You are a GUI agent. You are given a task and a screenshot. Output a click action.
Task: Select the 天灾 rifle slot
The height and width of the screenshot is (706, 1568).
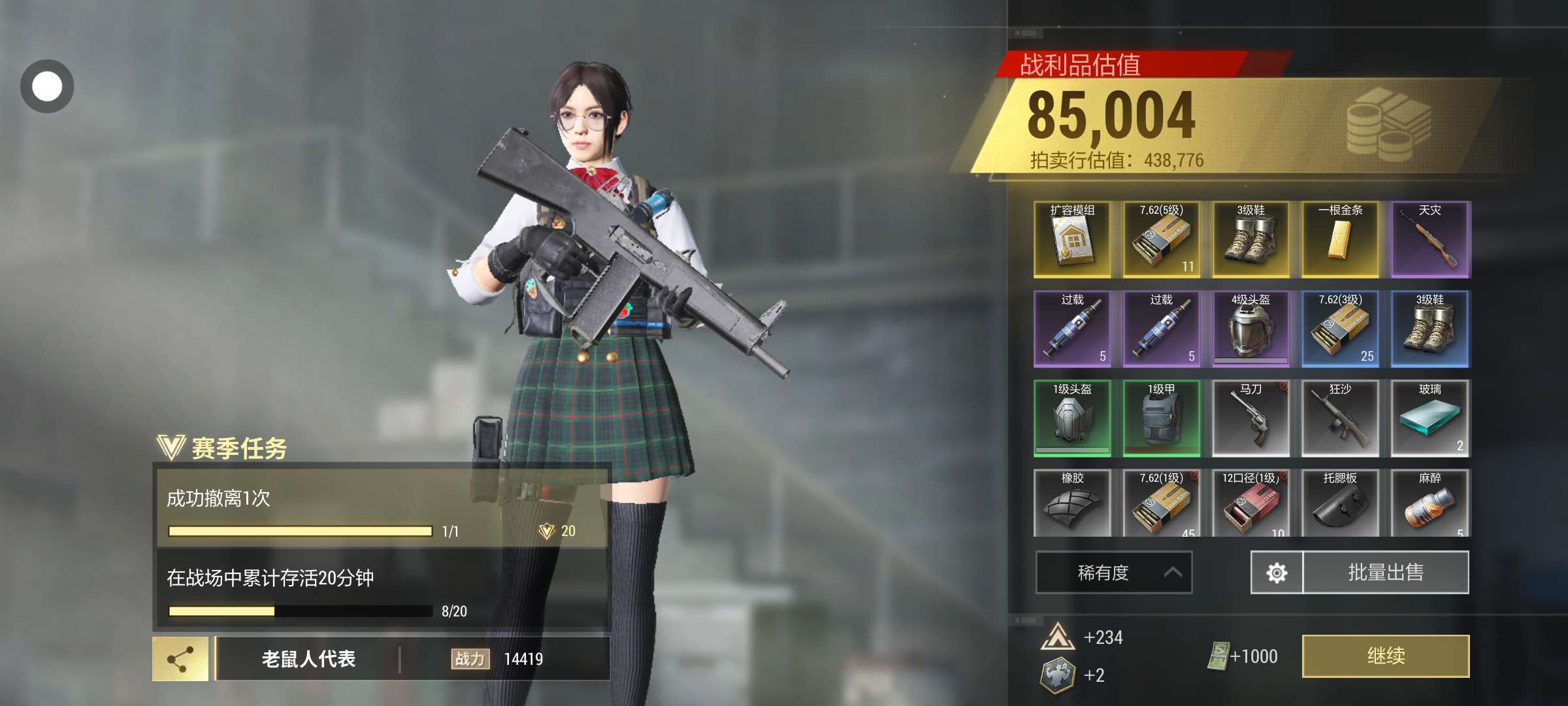[1429, 239]
